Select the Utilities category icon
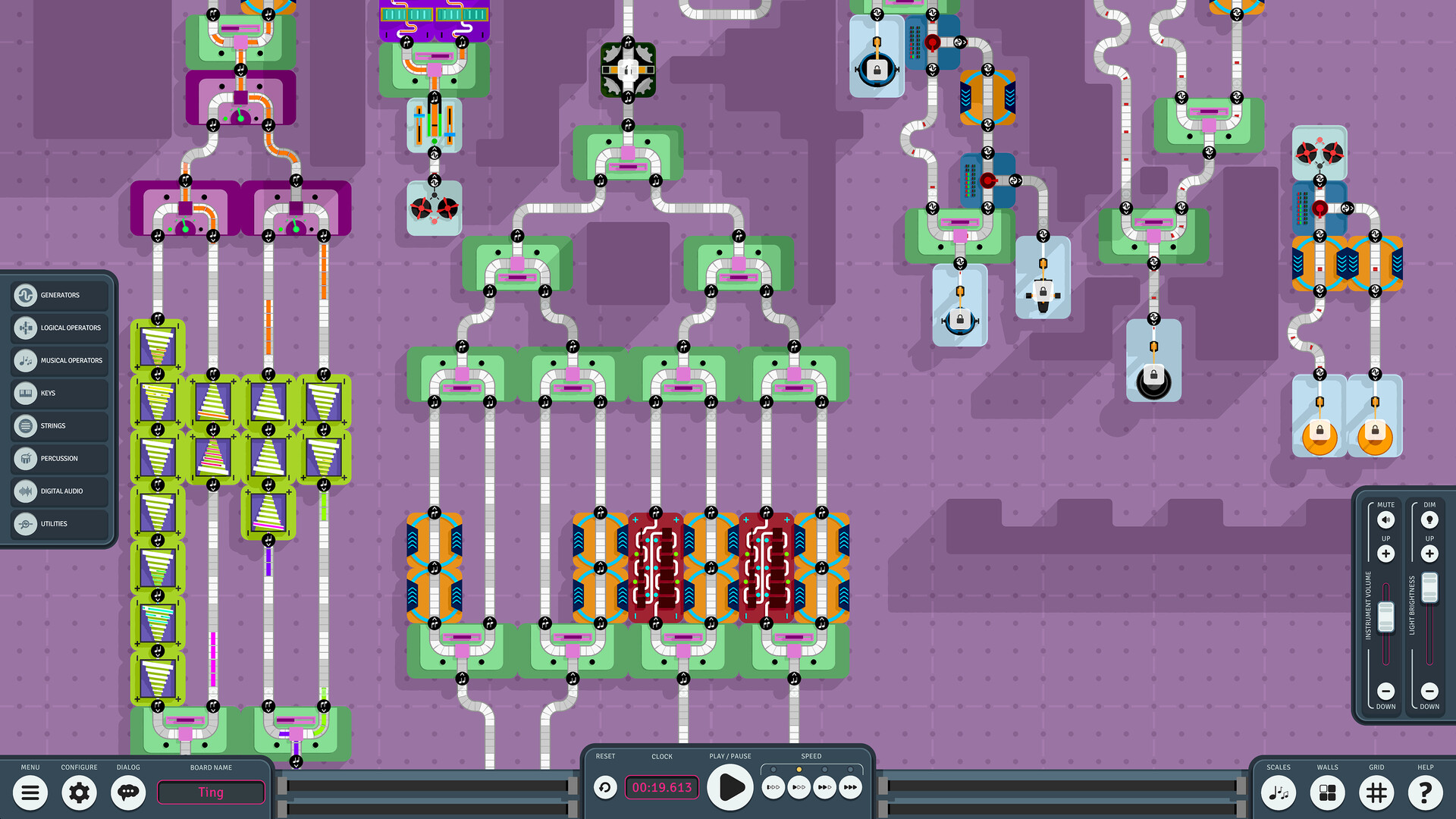 point(26,523)
